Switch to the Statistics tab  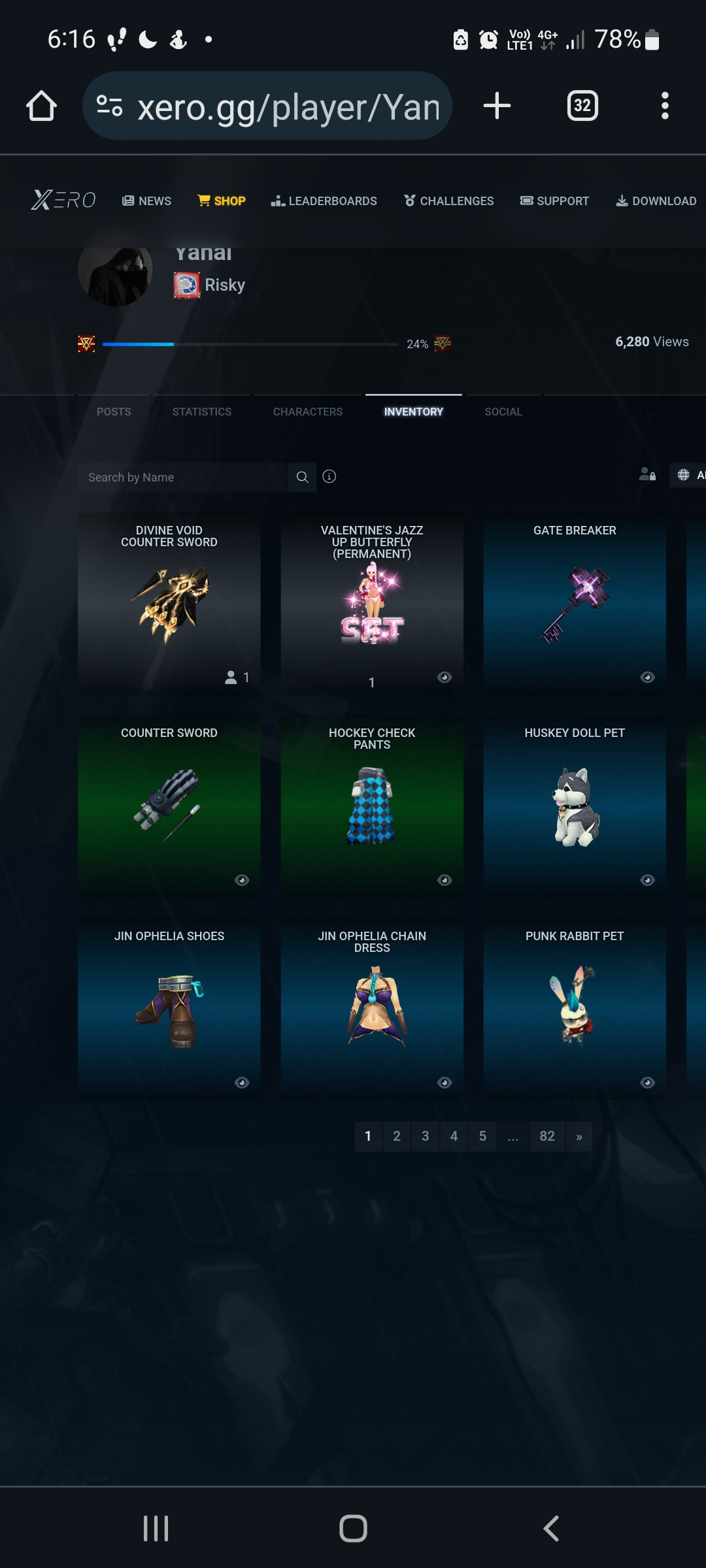(x=201, y=412)
